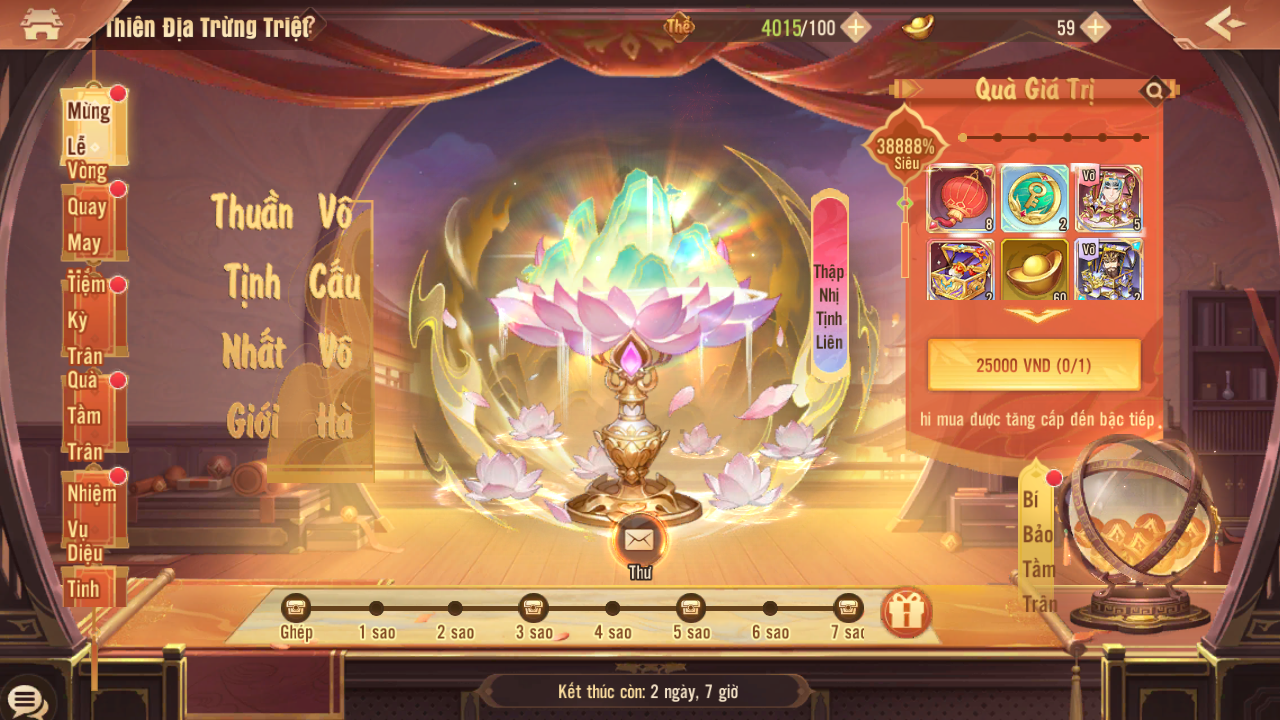
Task: Open the Thư mail envelope
Action: point(638,541)
